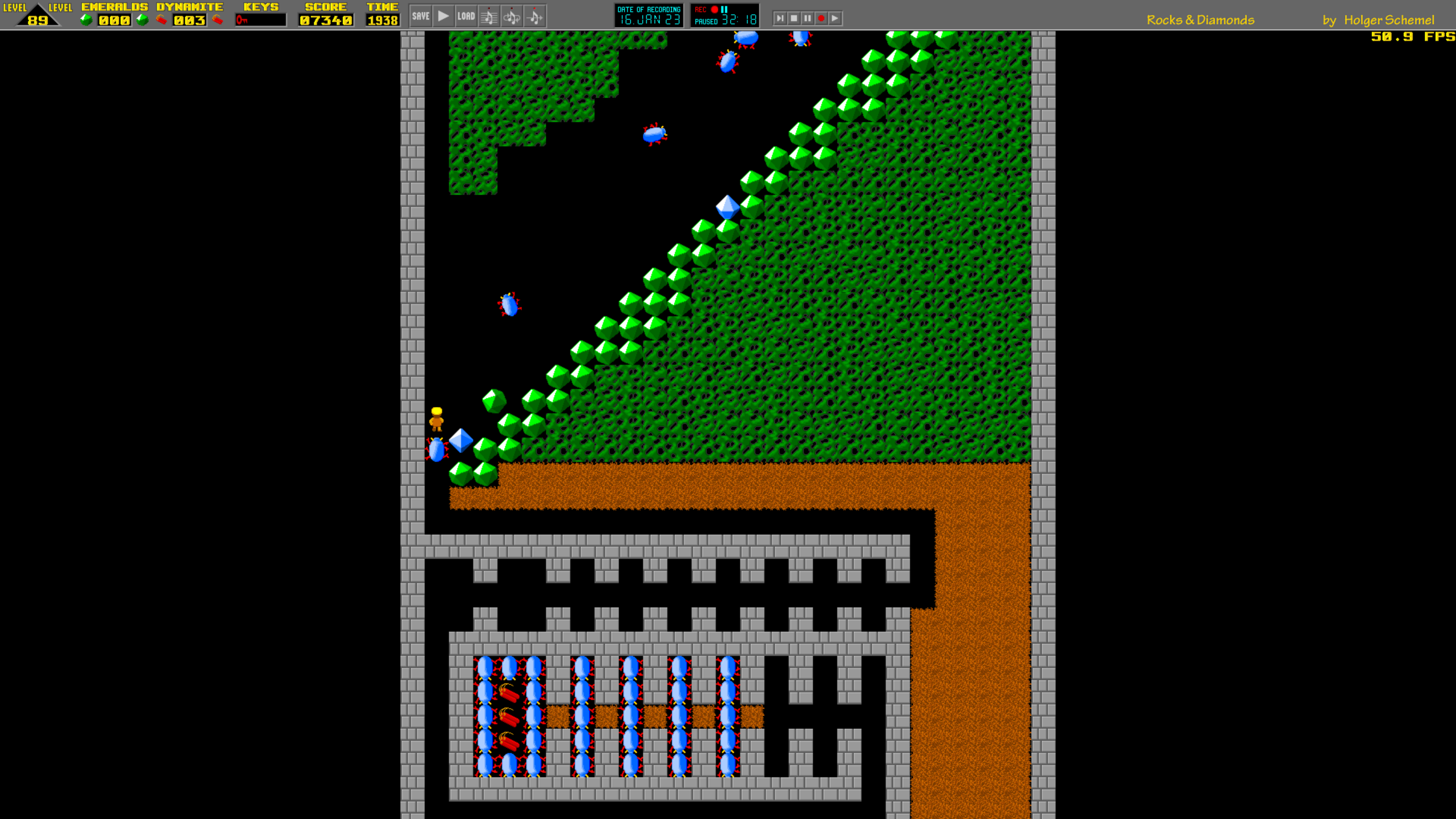This screenshot has width=1456, height=819.
Task: Click the red record icon on the tape deck
Action: [x=821, y=19]
